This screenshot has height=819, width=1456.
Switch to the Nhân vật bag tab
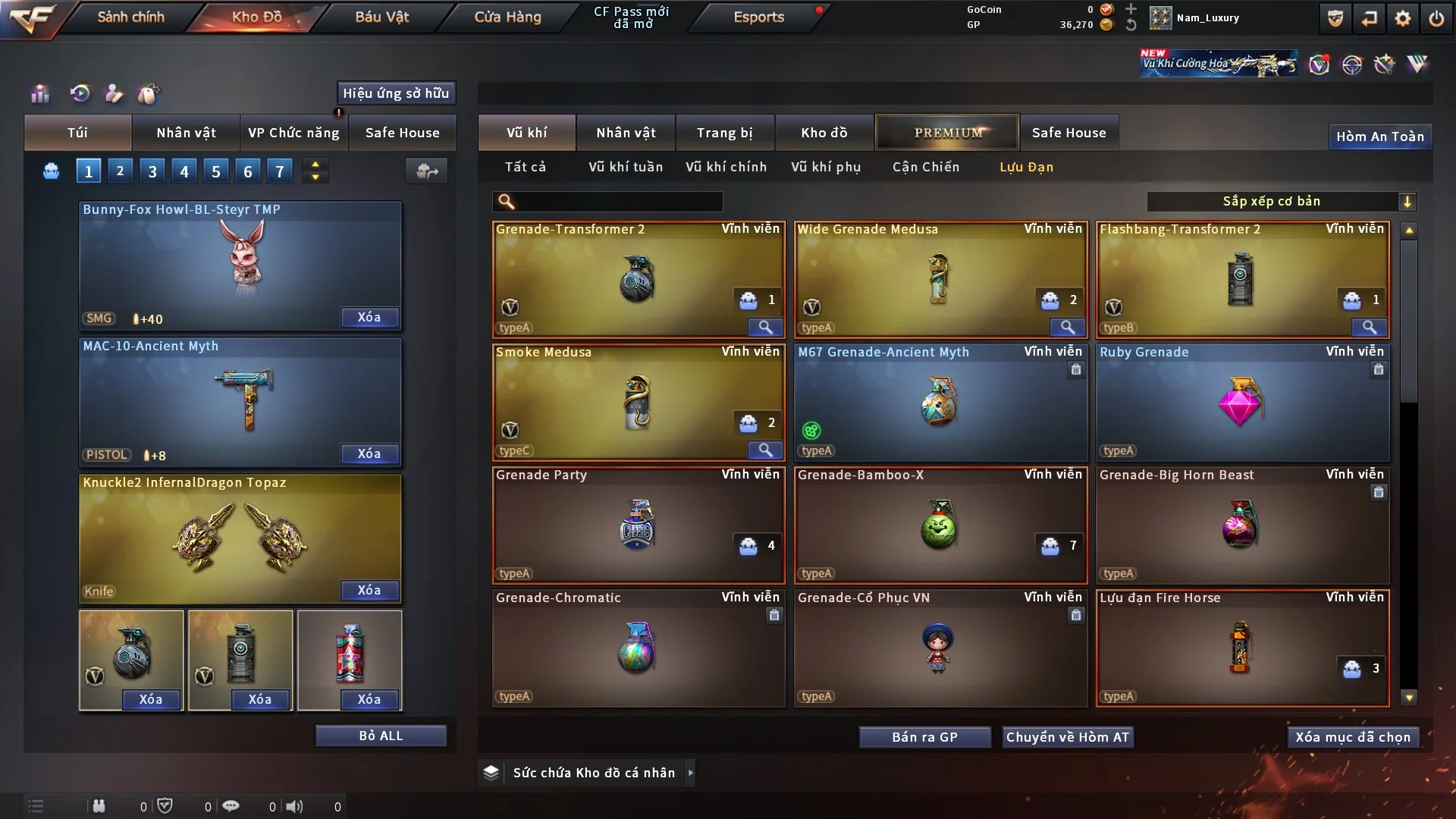pos(186,133)
